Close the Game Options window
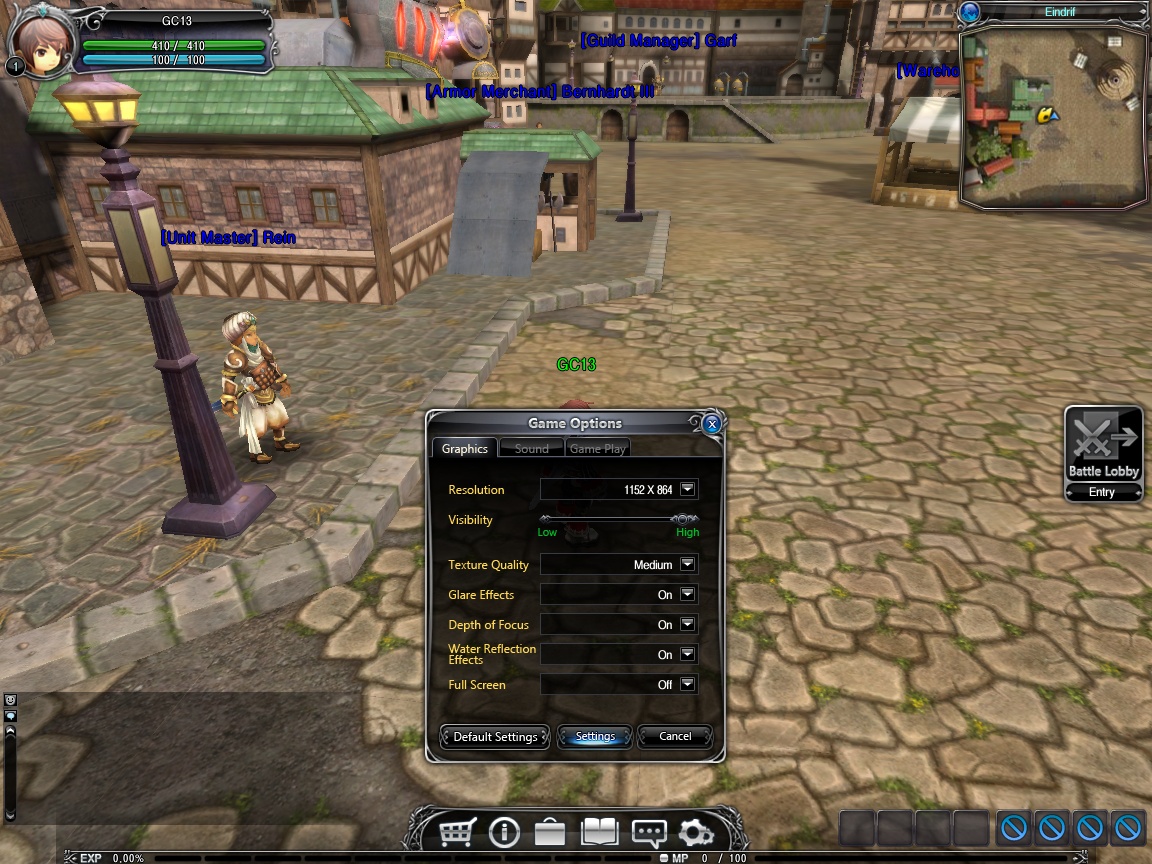The width and height of the screenshot is (1152, 864). point(712,424)
